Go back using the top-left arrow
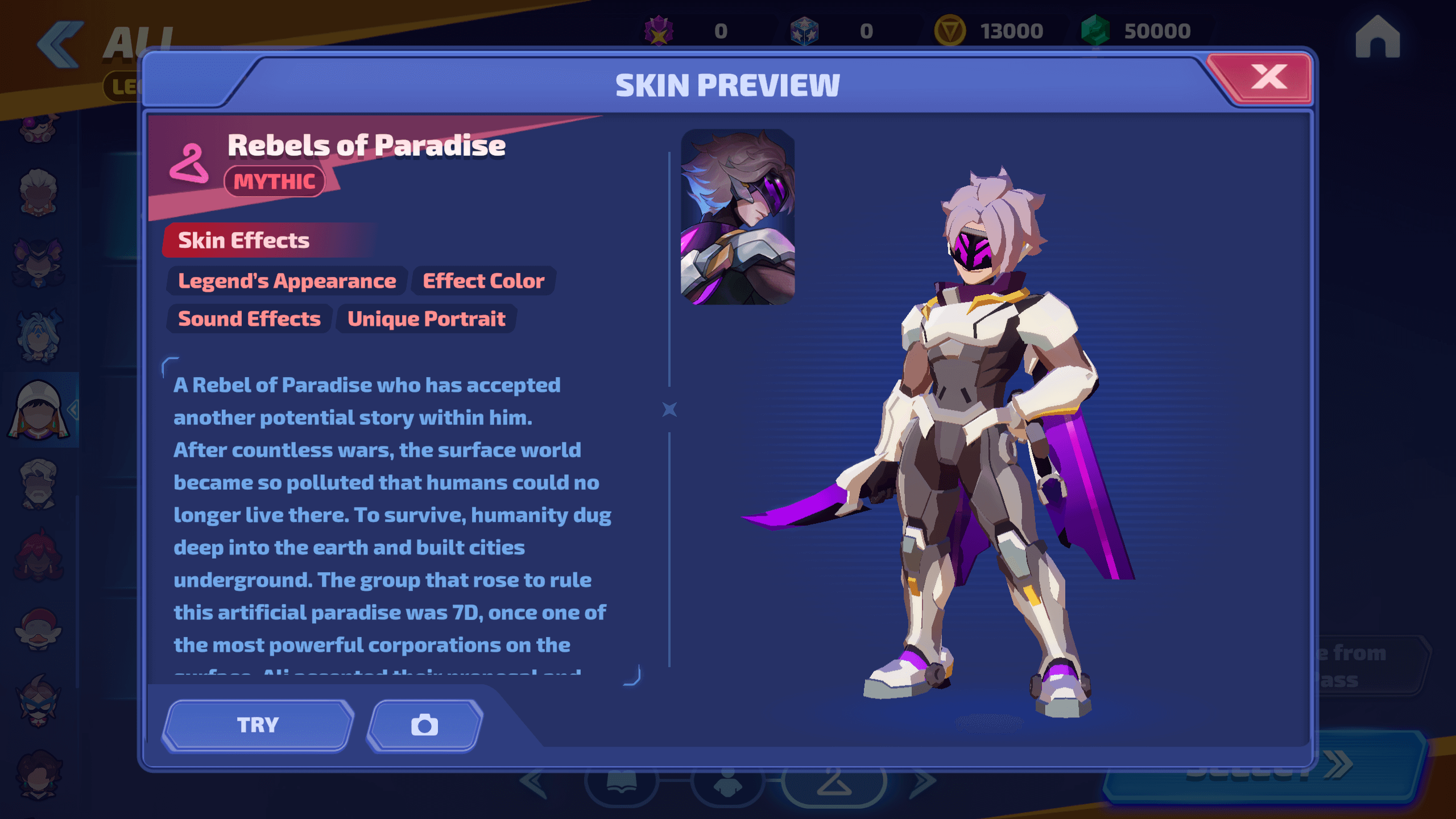 click(60, 44)
